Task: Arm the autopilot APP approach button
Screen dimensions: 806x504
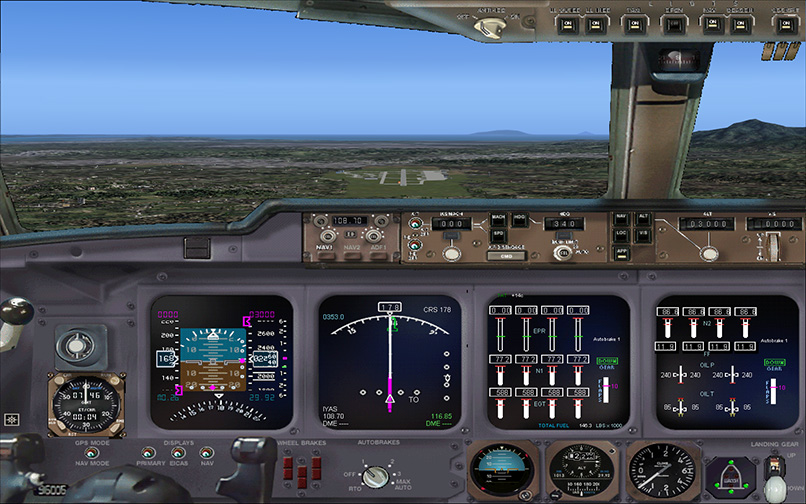Action: [621, 253]
